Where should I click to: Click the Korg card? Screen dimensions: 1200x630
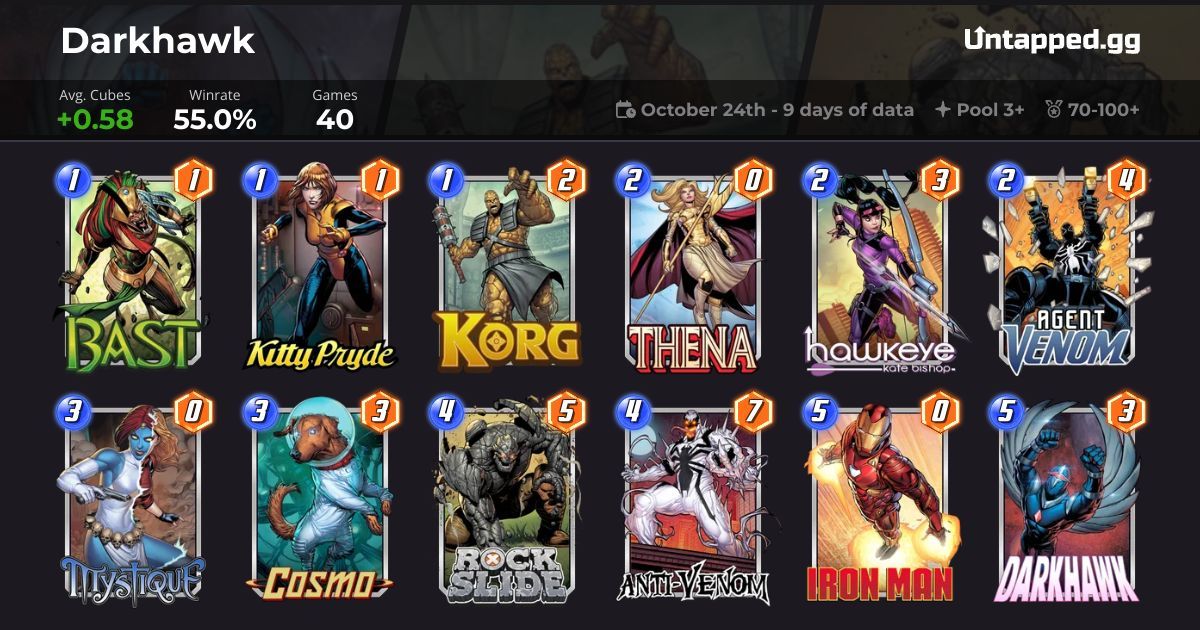coord(507,268)
